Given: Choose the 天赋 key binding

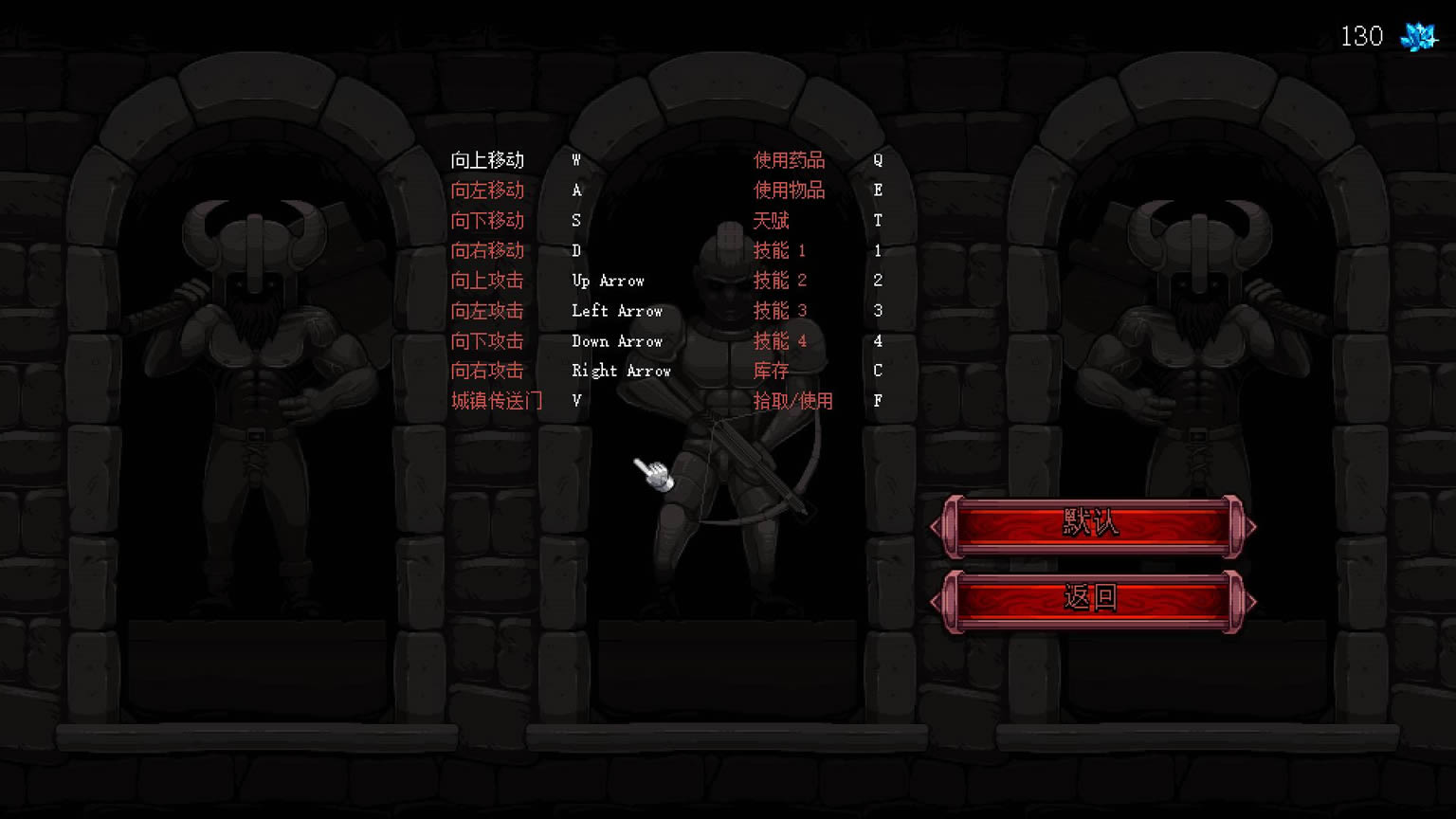Looking at the screenshot, I should click(772, 221).
